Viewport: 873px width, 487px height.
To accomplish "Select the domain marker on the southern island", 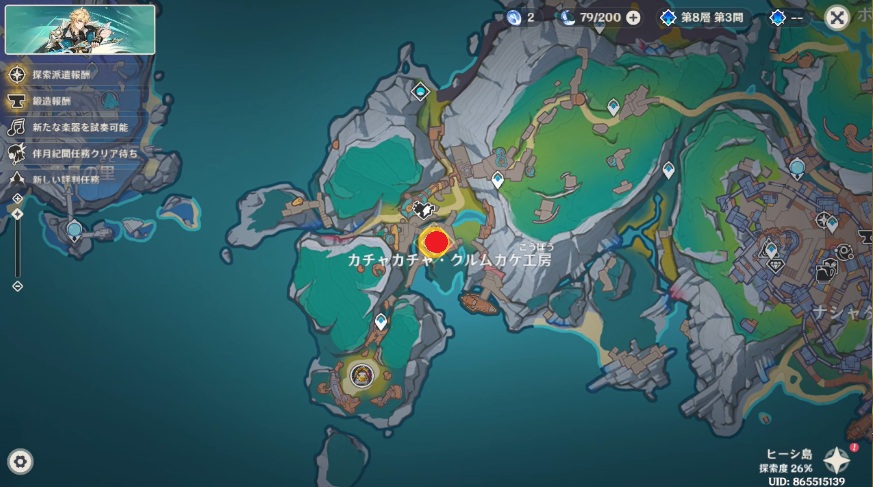I will pos(362,375).
